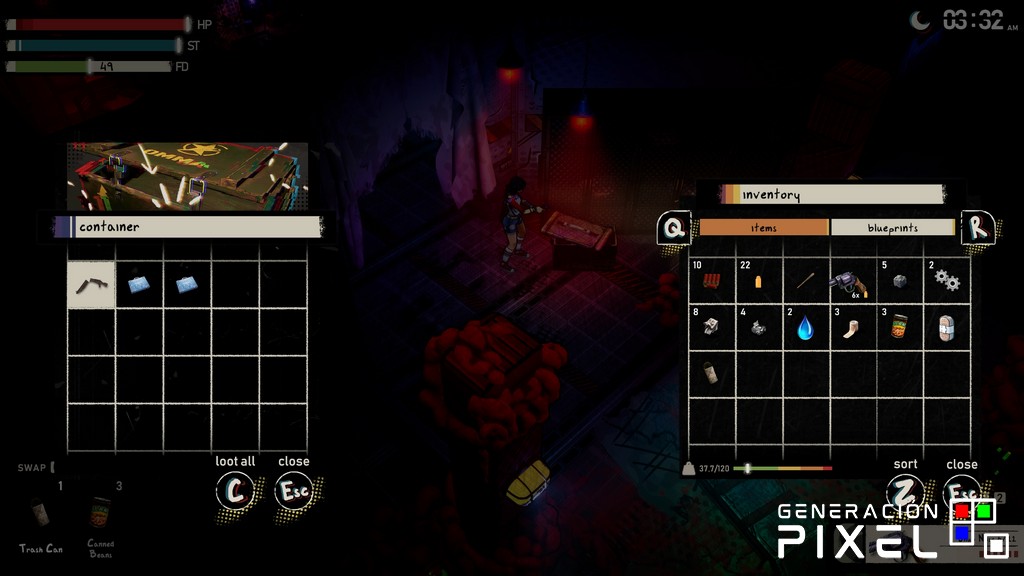Choose the Canned Beans swap slot
Screen dimensions: 1024x576
[x=100, y=512]
